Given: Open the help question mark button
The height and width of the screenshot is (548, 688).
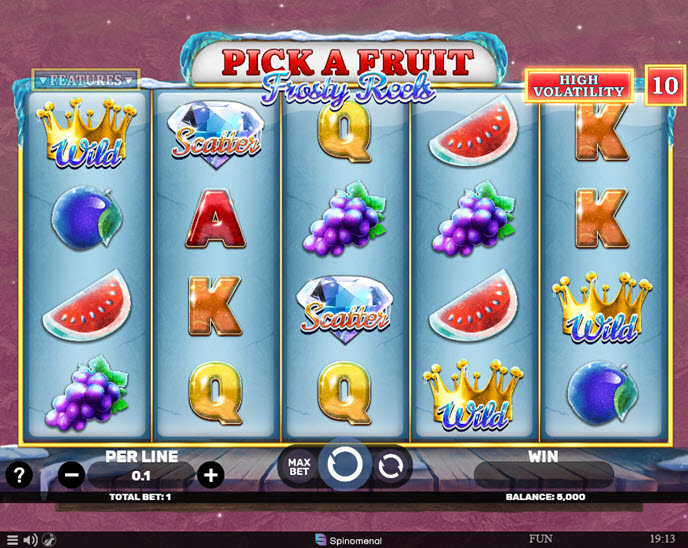Looking at the screenshot, I should click(18, 475).
